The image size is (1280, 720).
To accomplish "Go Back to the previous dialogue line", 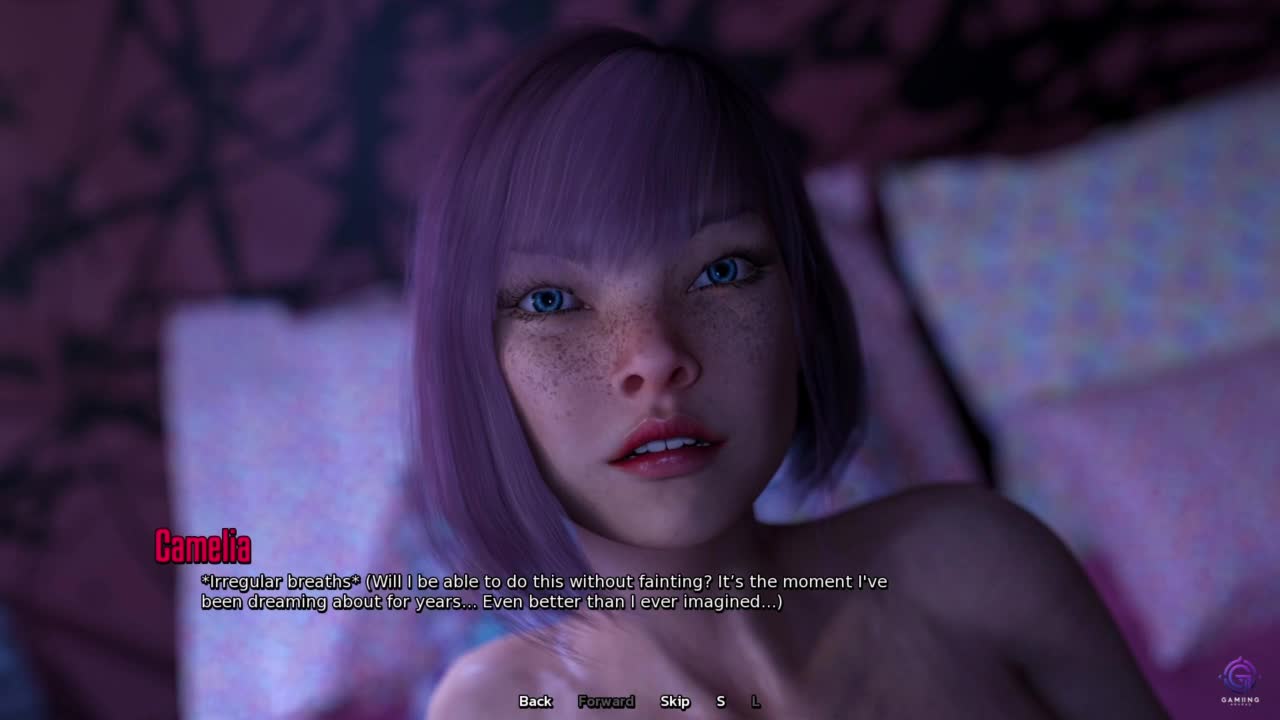I will (535, 701).
